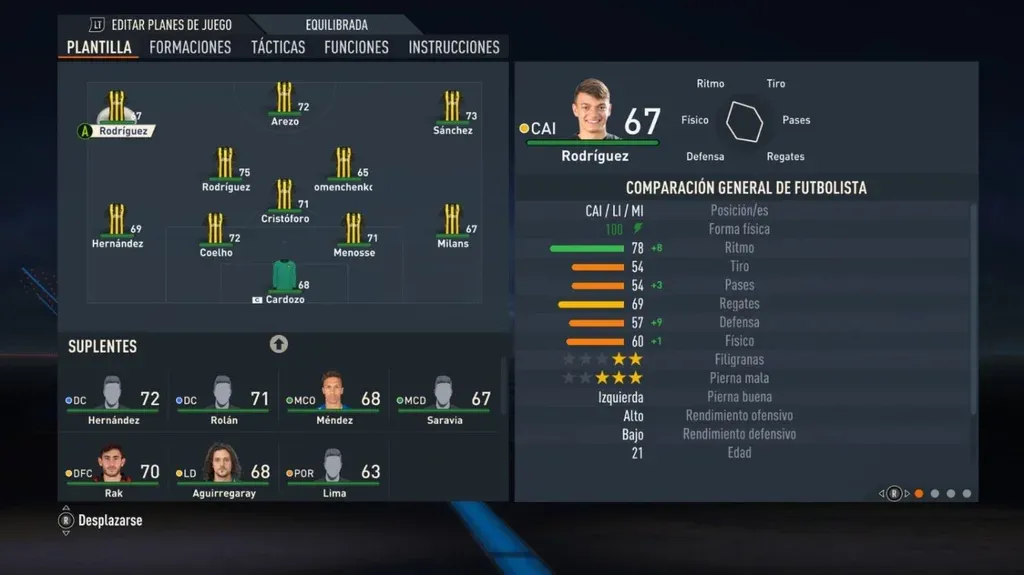Select left back Hernández on the pitch
The height and width of the screenshot is (575, 1024).
click(x=117, y=224)
